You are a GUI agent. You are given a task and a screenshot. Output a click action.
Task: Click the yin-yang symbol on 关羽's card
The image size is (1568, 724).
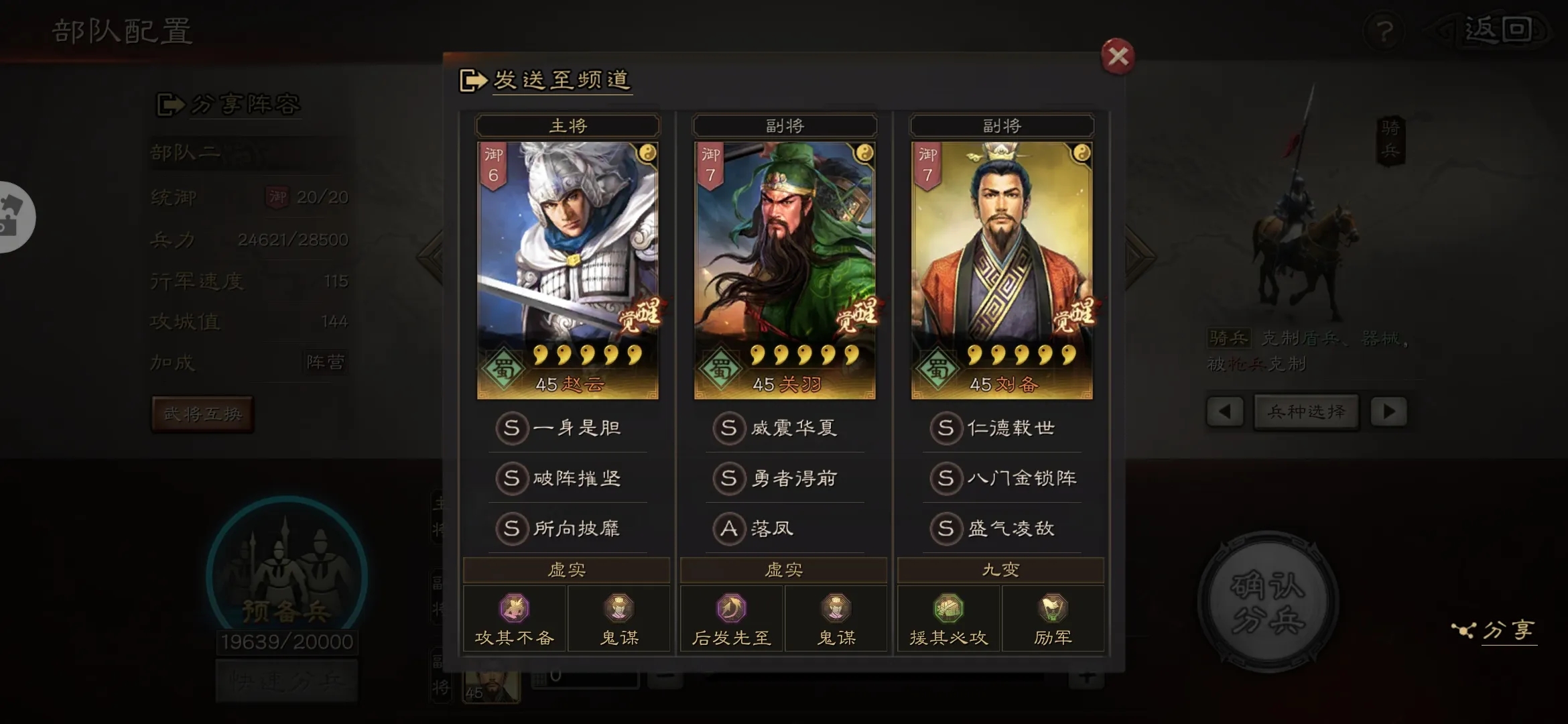click(x=864, y=153)
